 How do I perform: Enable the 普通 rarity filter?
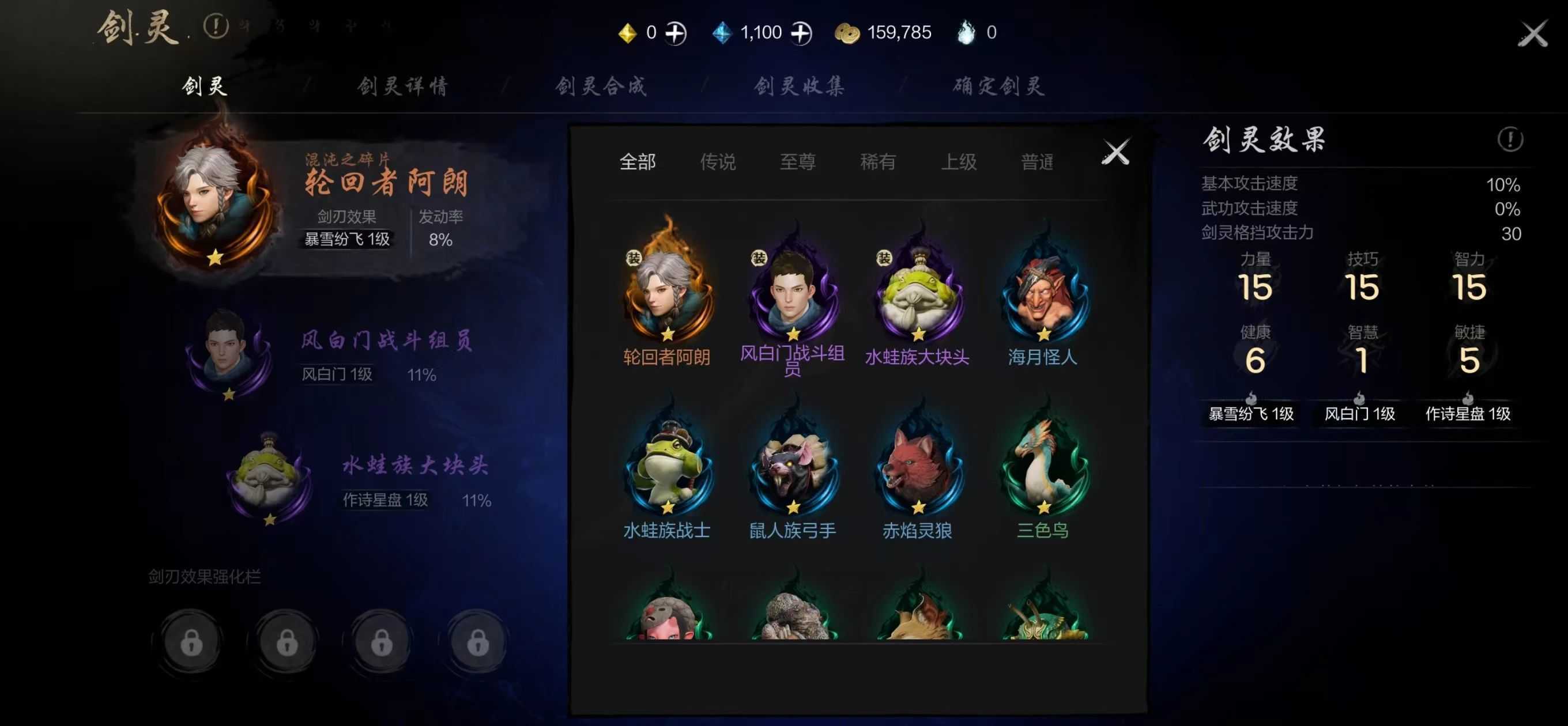point(1039,162)
